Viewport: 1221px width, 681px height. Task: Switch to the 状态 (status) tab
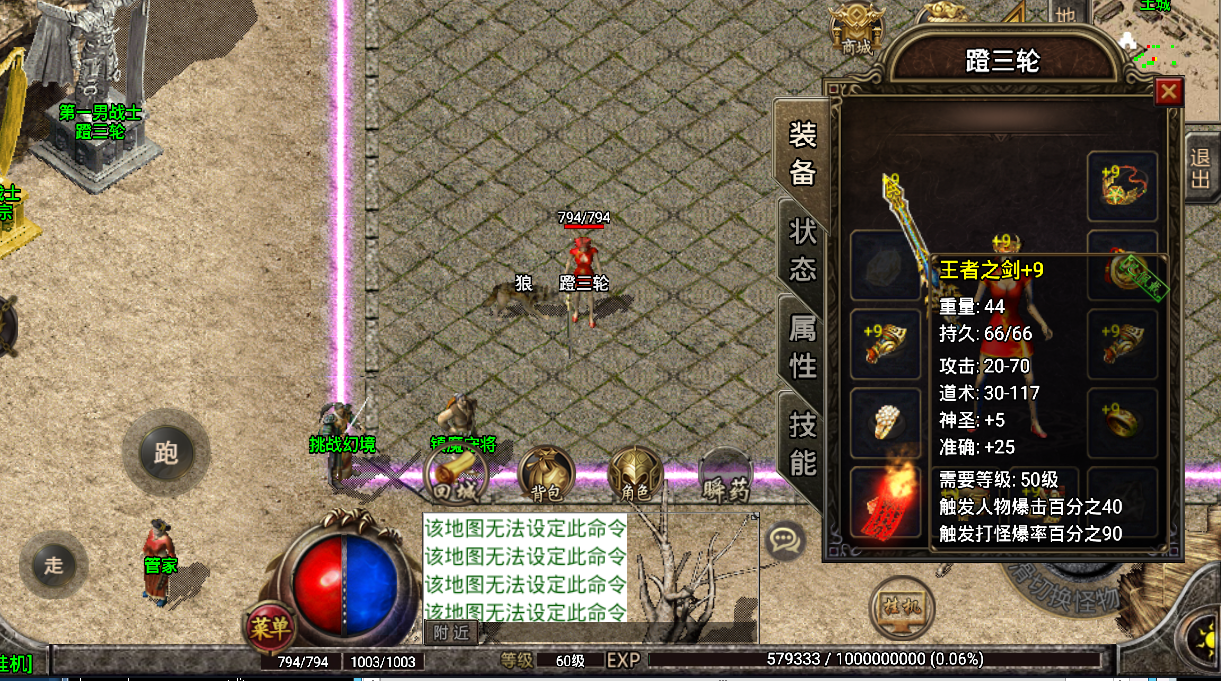[803, 250]
